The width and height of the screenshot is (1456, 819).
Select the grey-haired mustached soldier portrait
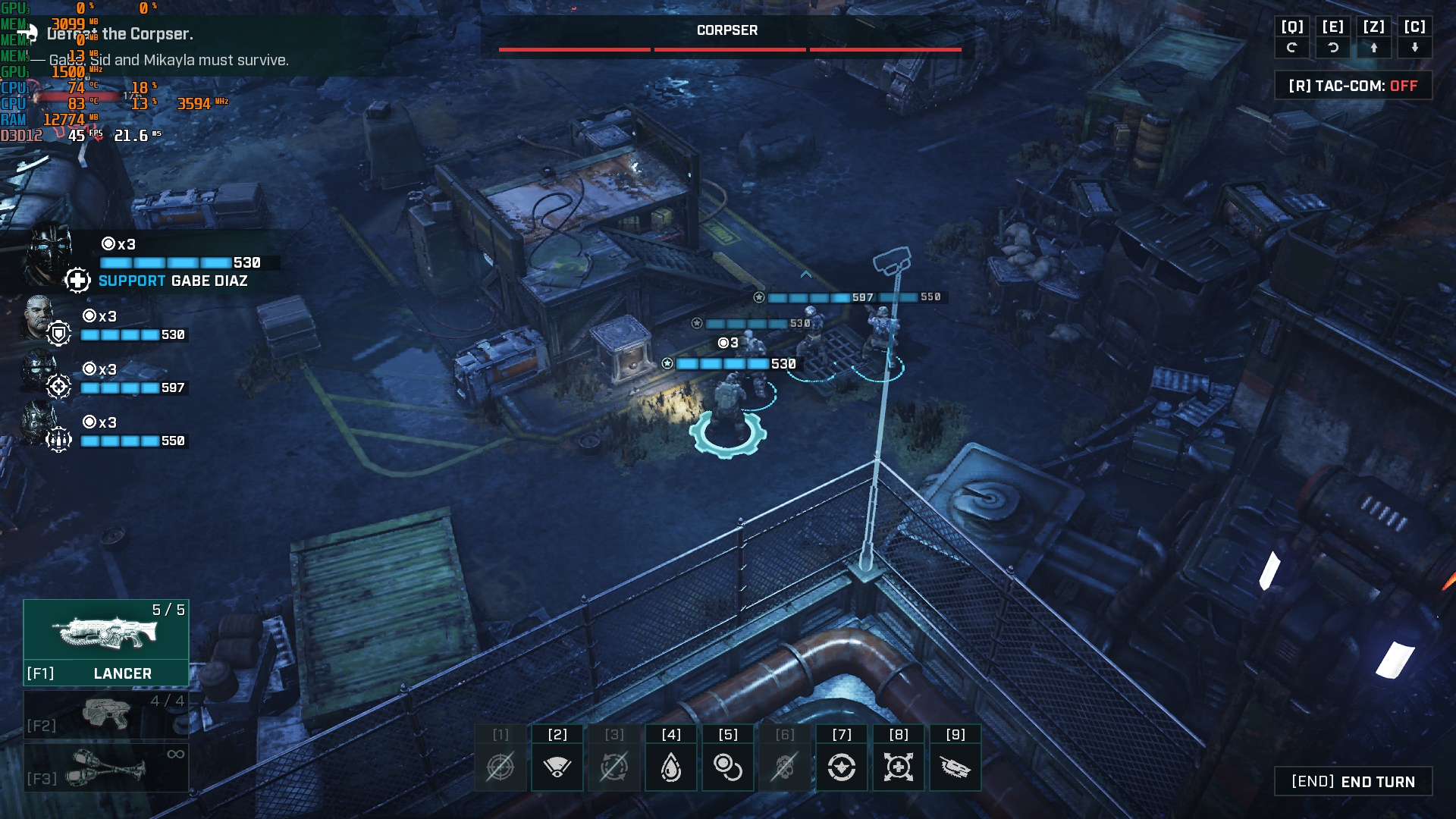[x=38, y=317]
